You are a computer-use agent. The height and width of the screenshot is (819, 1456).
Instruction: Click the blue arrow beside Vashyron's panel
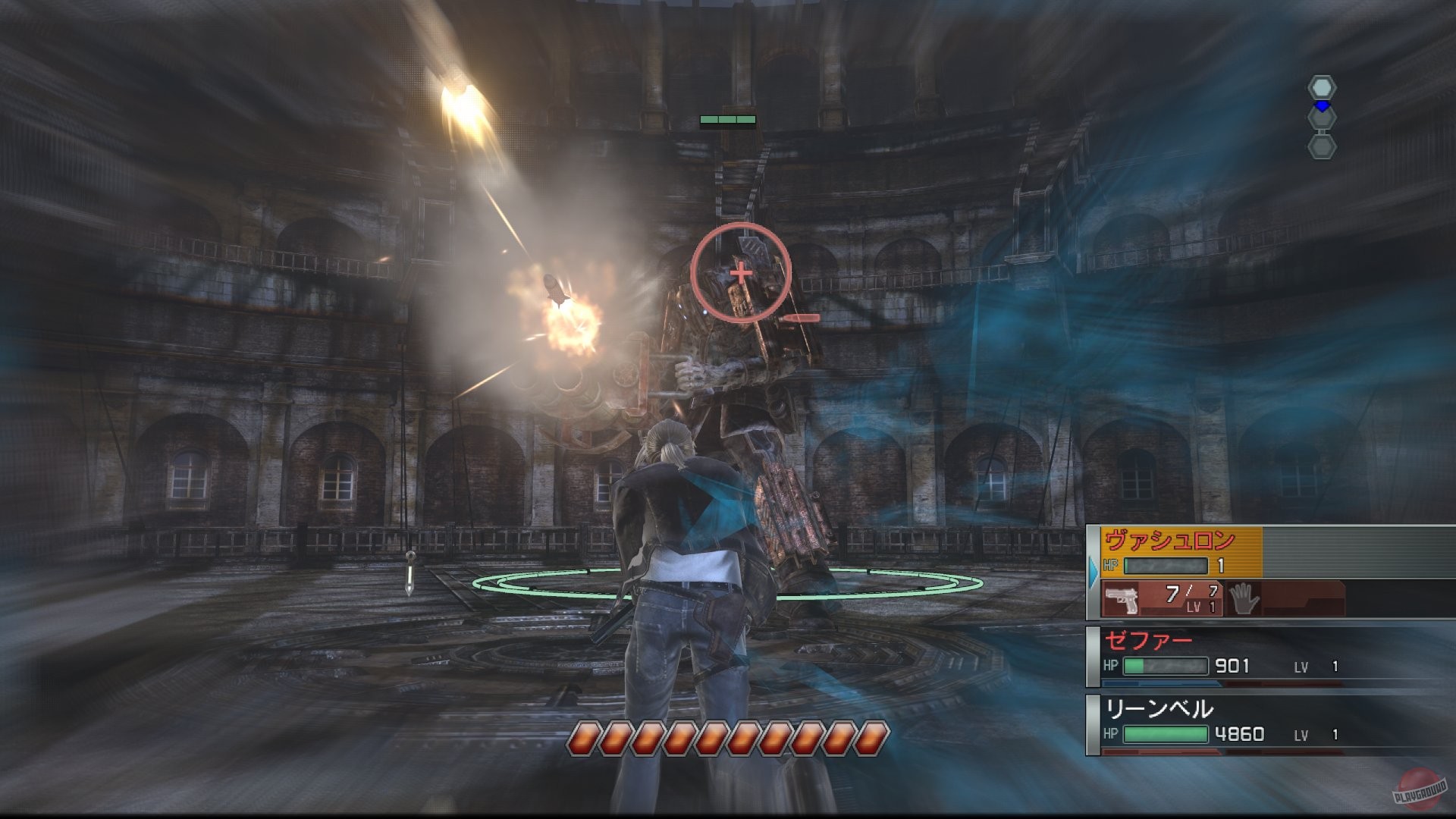coord(1092,573)
